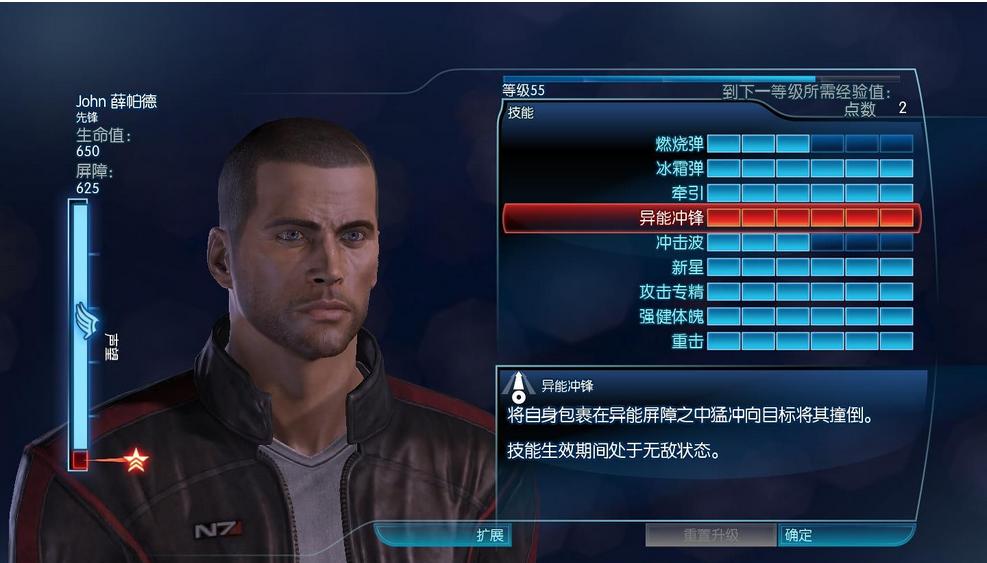Screen dimensions: 987x563
Task: Pick the 冲击波 skill row
Action: (680, 242)
